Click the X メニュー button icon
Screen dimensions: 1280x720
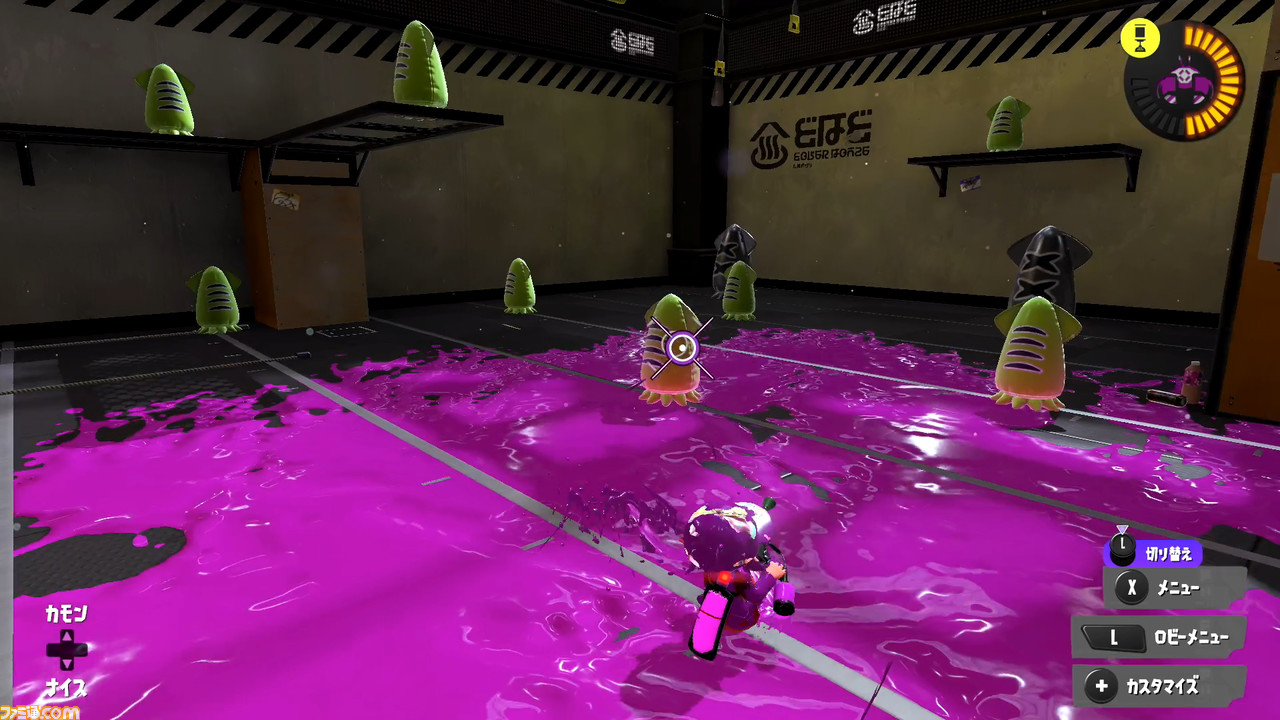click(1129, 586)
